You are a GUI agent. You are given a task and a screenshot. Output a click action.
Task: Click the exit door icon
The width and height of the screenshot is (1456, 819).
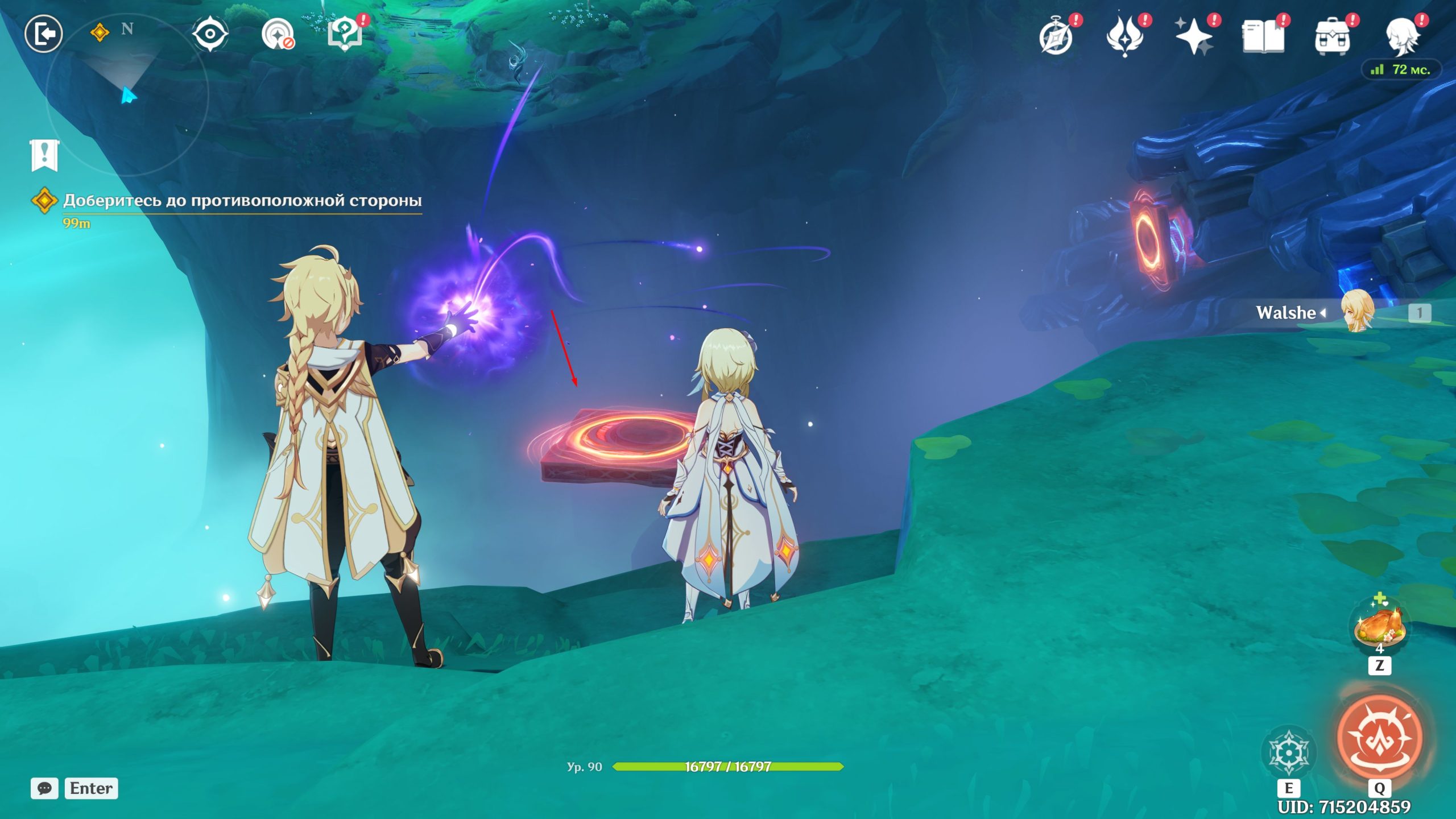43,34
